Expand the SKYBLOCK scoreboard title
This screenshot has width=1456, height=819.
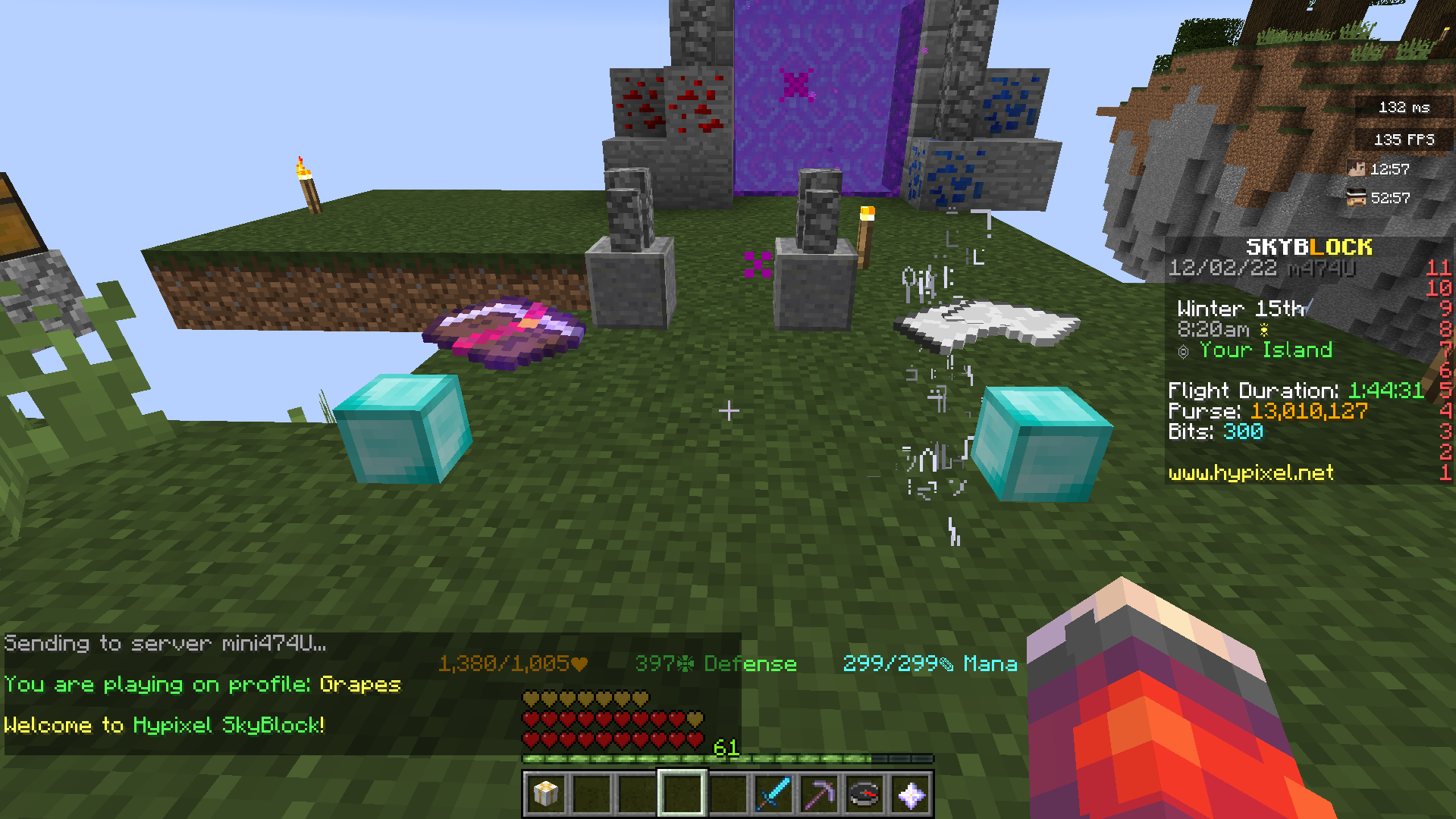(1310, 246)
